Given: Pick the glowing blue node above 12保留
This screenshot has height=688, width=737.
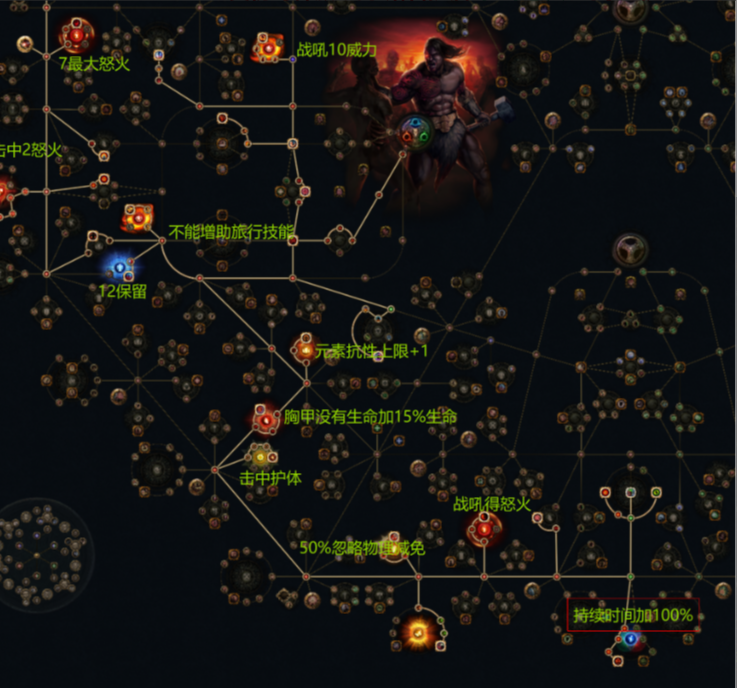Looking at the screenshot, I should point(120,267).
